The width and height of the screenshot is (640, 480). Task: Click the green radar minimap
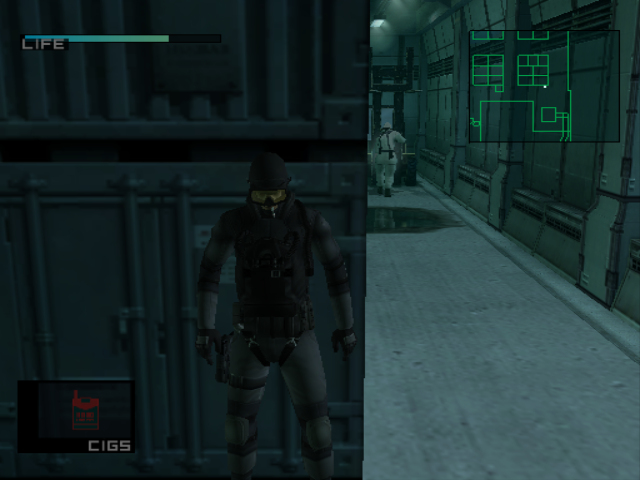click(x=544, y=86)
